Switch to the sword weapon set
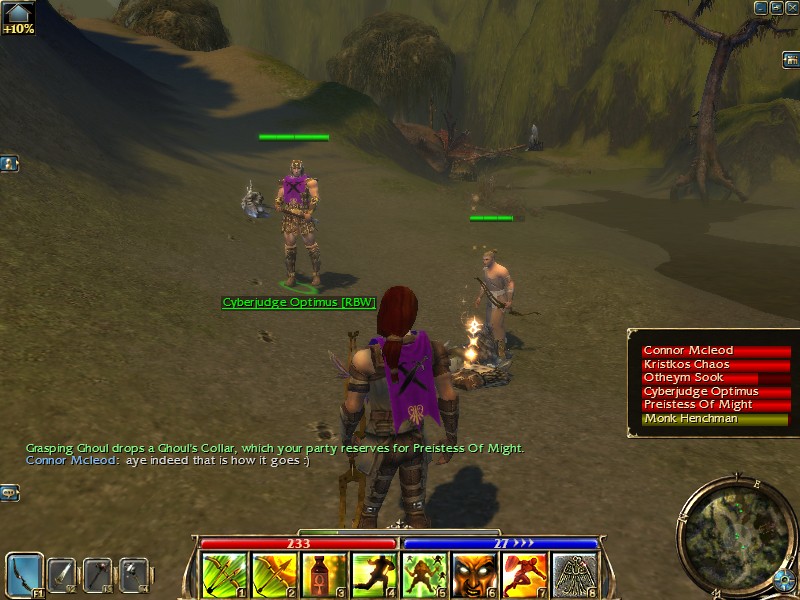800x600 pixels. pyautogui.click(x=62, y=574)
